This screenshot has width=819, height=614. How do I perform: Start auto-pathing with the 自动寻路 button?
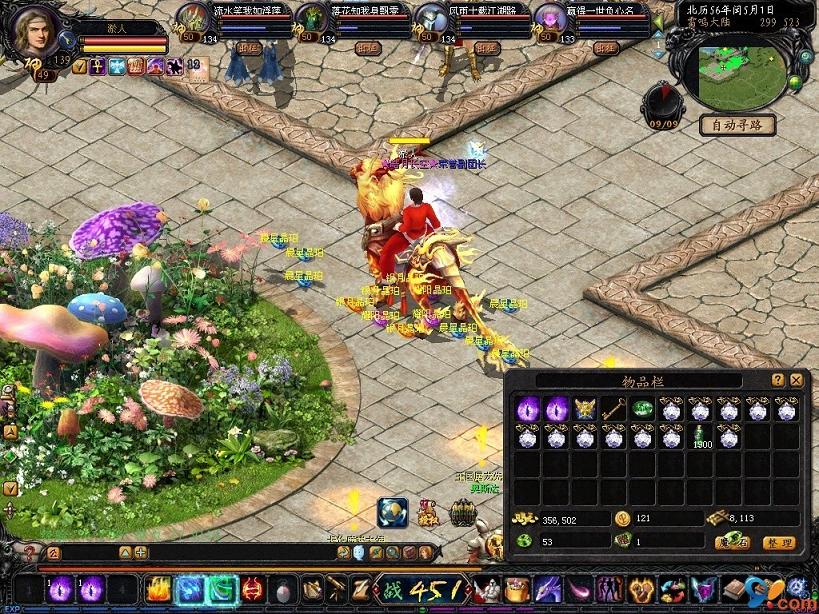pyautogui.click(x=737, y=125)
